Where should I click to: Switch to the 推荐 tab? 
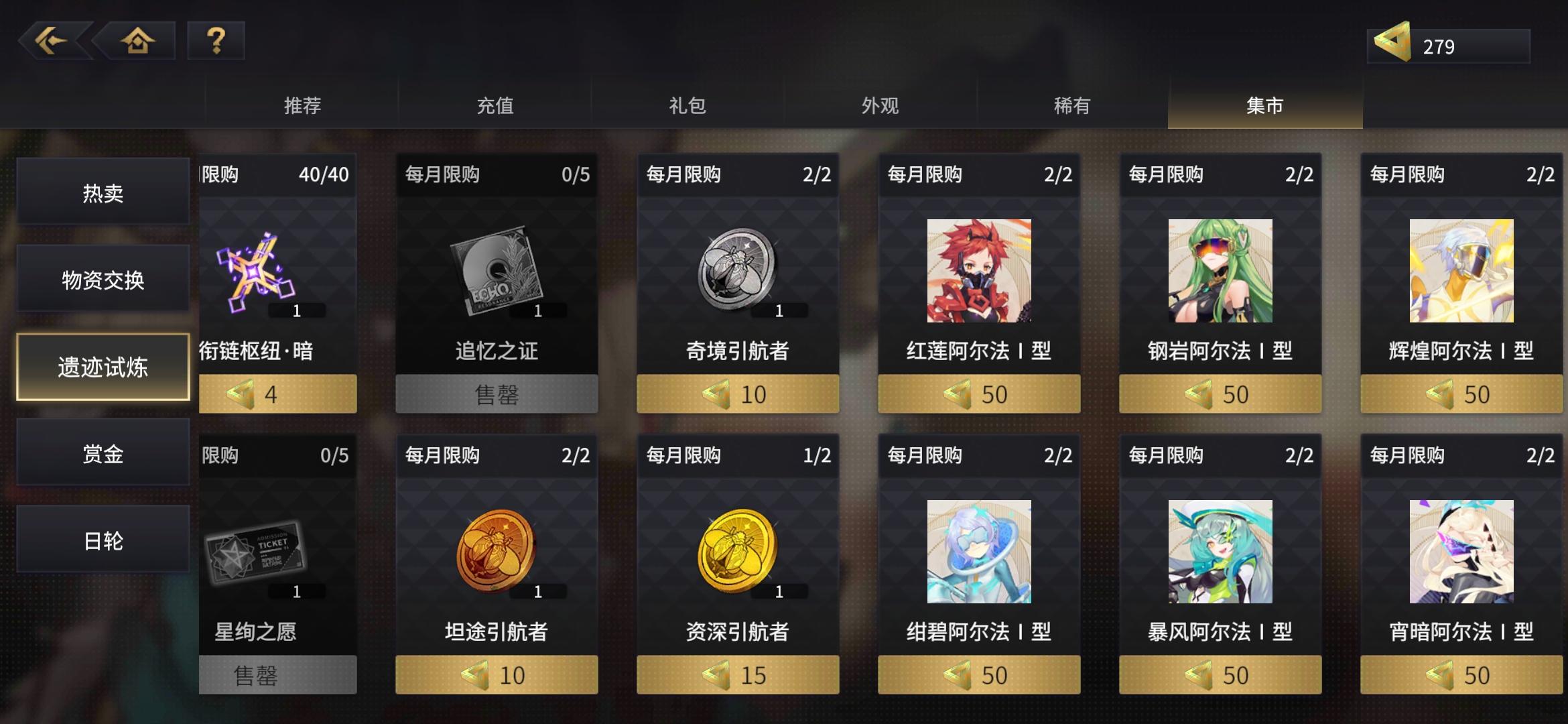(303, 105)
